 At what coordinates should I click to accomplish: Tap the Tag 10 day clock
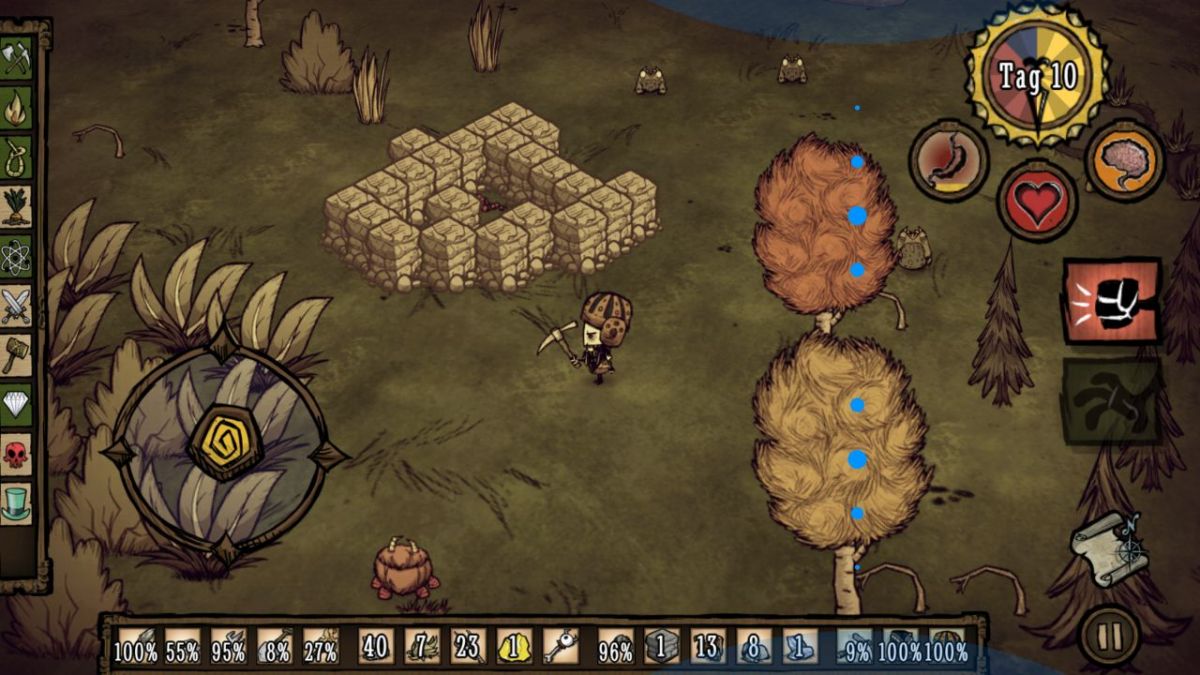point(1038,75)
